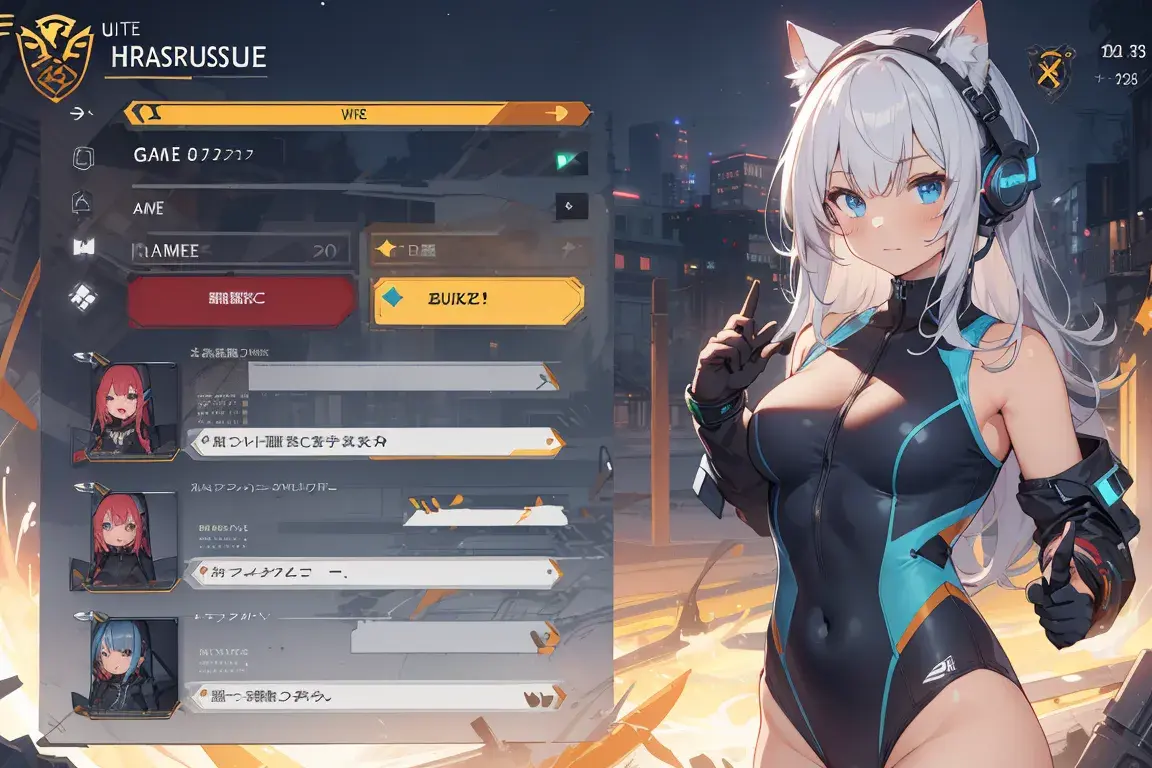This screenshot has height=768, width=1152.
Task: Open the diamond grid icon in the sidebar
Action: pos(83,295)
